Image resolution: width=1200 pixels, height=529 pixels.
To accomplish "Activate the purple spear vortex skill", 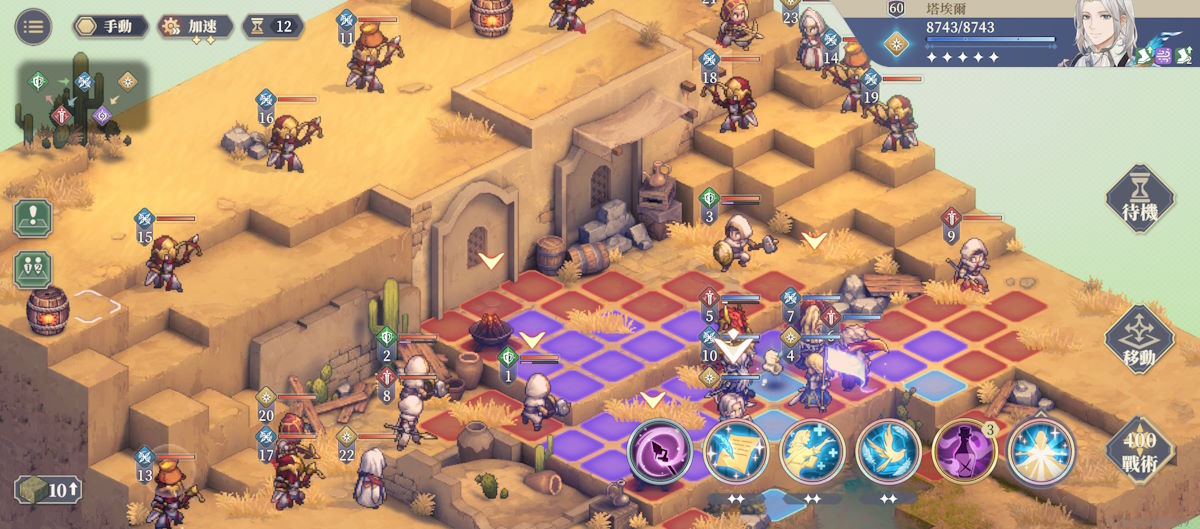I will (660, 452).
